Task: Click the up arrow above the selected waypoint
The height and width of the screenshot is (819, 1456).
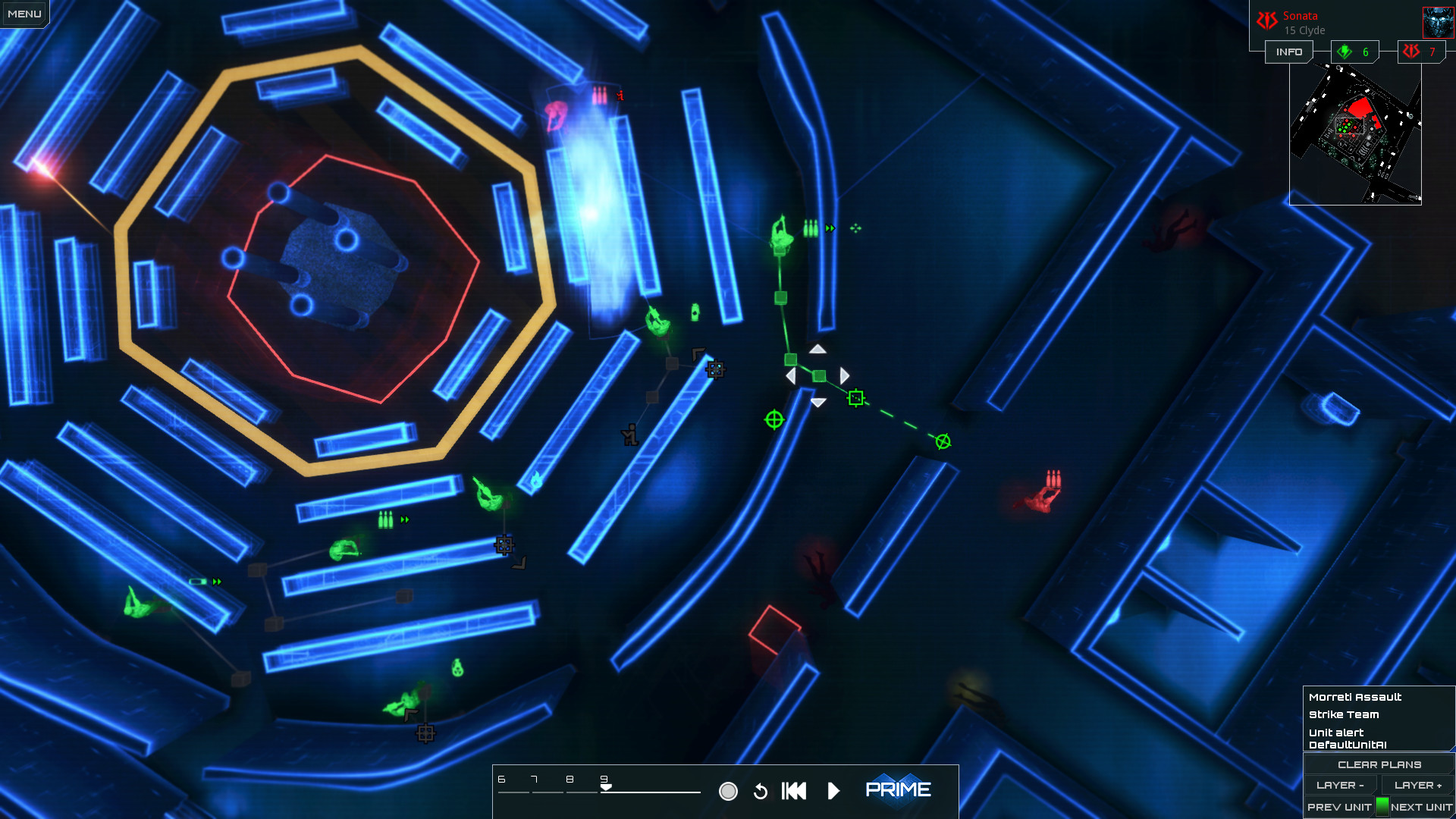Action: point(817,350)
